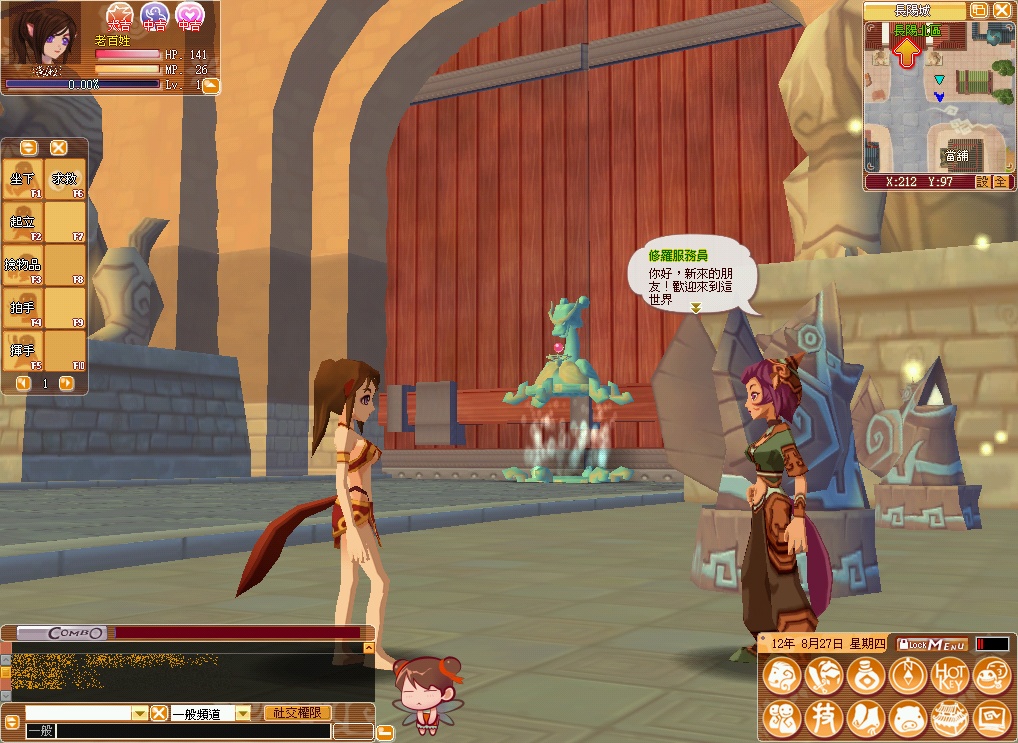This screenshot has height=743, width=1018.
Task: Open the pig pet icon
Action: (906, 718)
